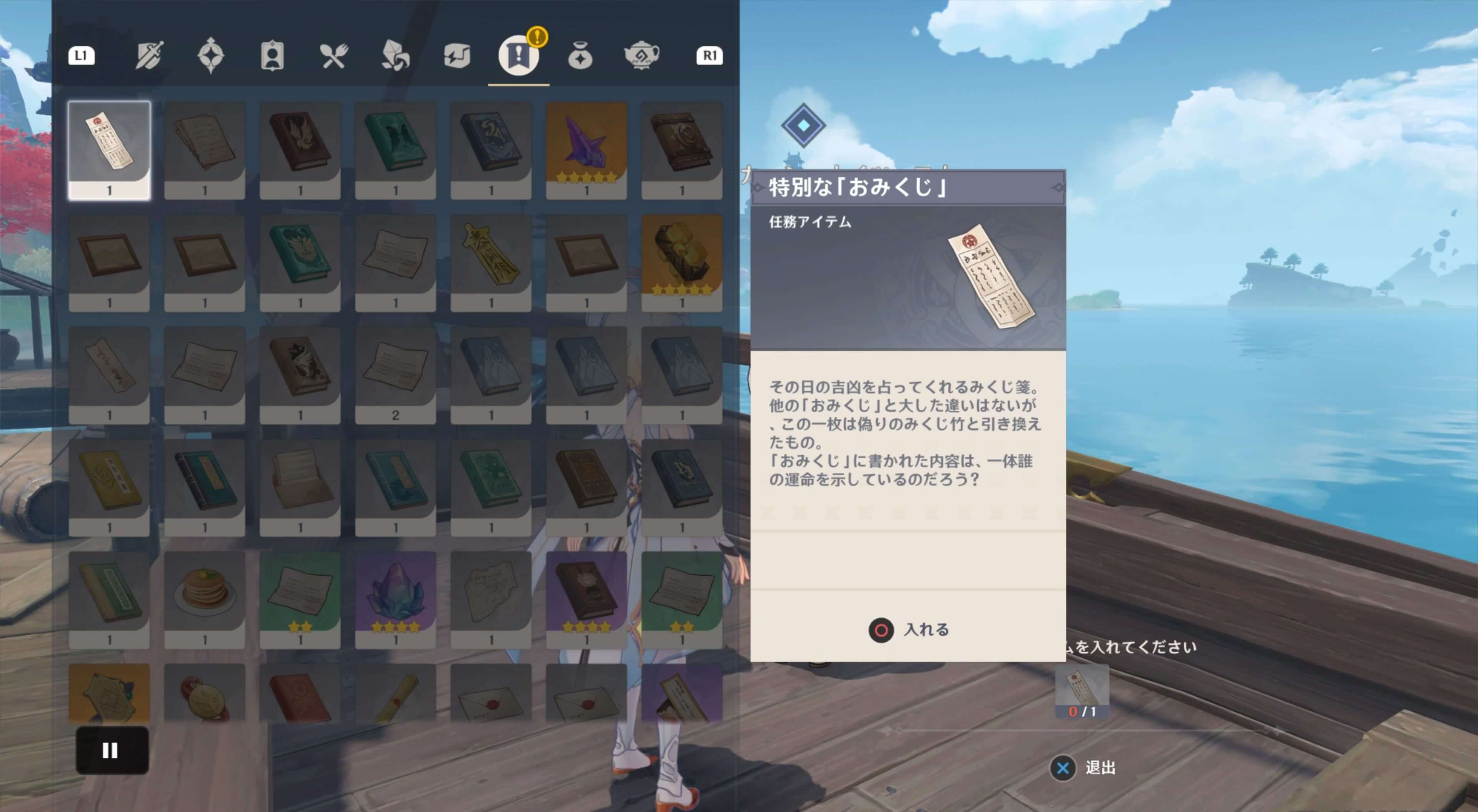
Task: Click the 0/1 item submission slot
Action: 1082,692
